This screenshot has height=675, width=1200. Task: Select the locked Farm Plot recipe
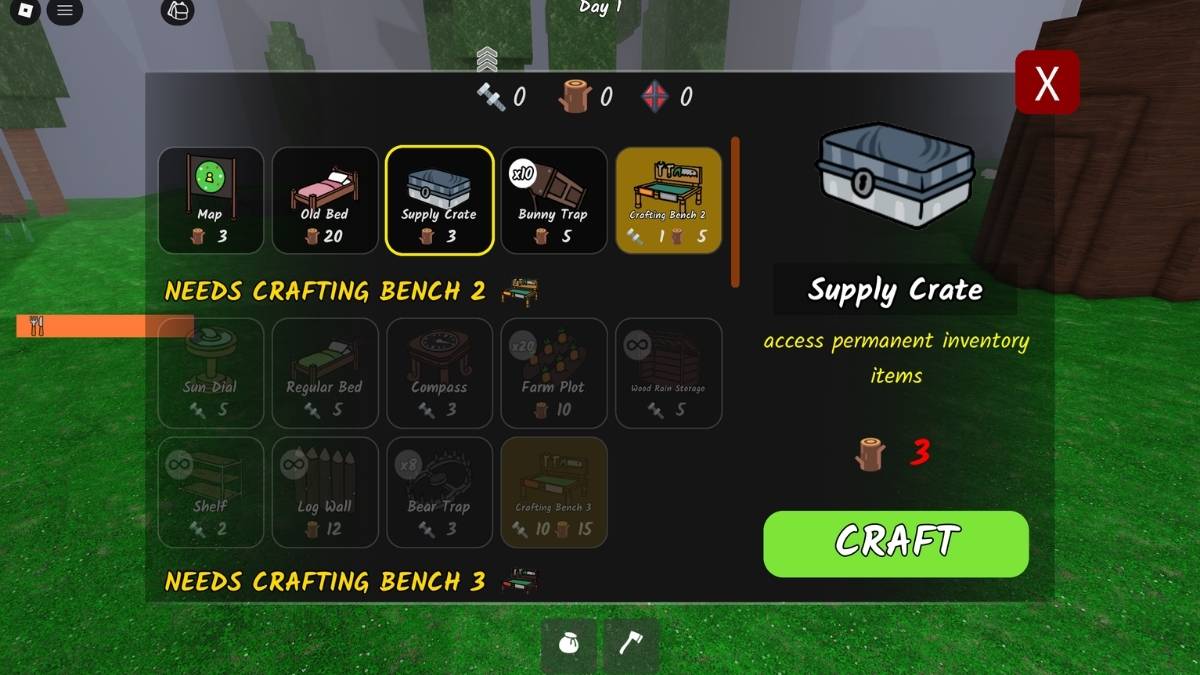(553, 372)
